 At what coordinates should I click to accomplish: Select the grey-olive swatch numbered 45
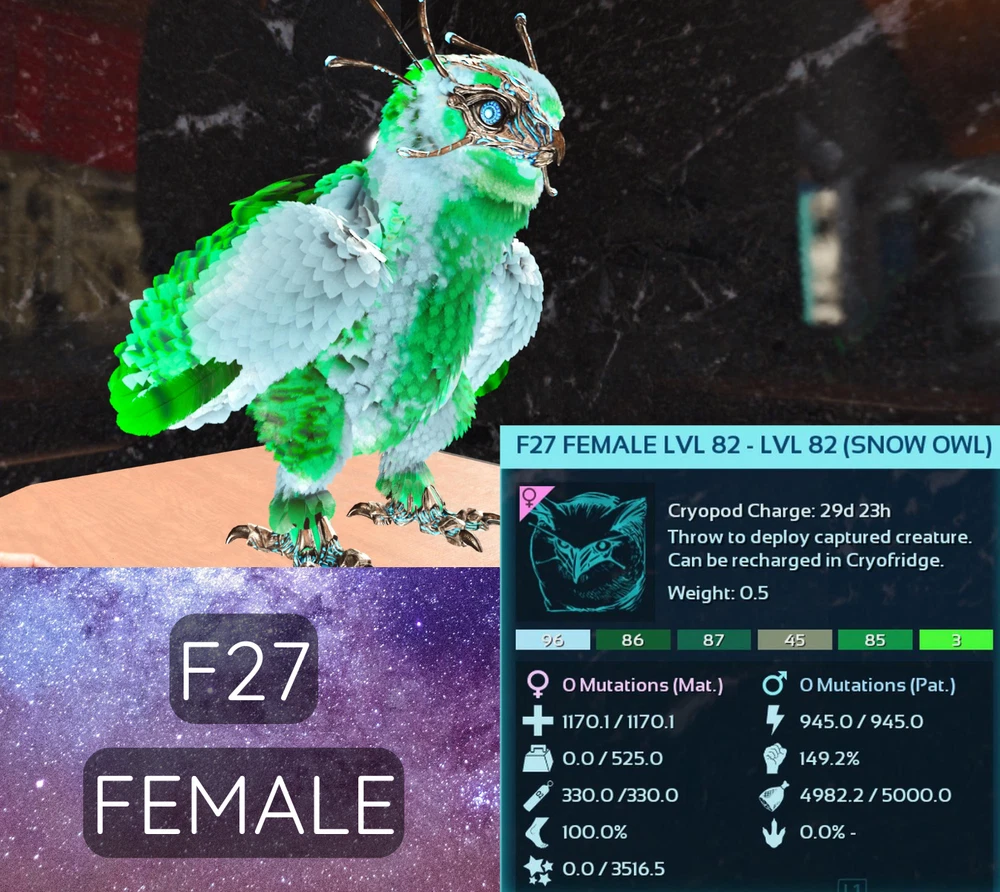[x=795, y=640]
